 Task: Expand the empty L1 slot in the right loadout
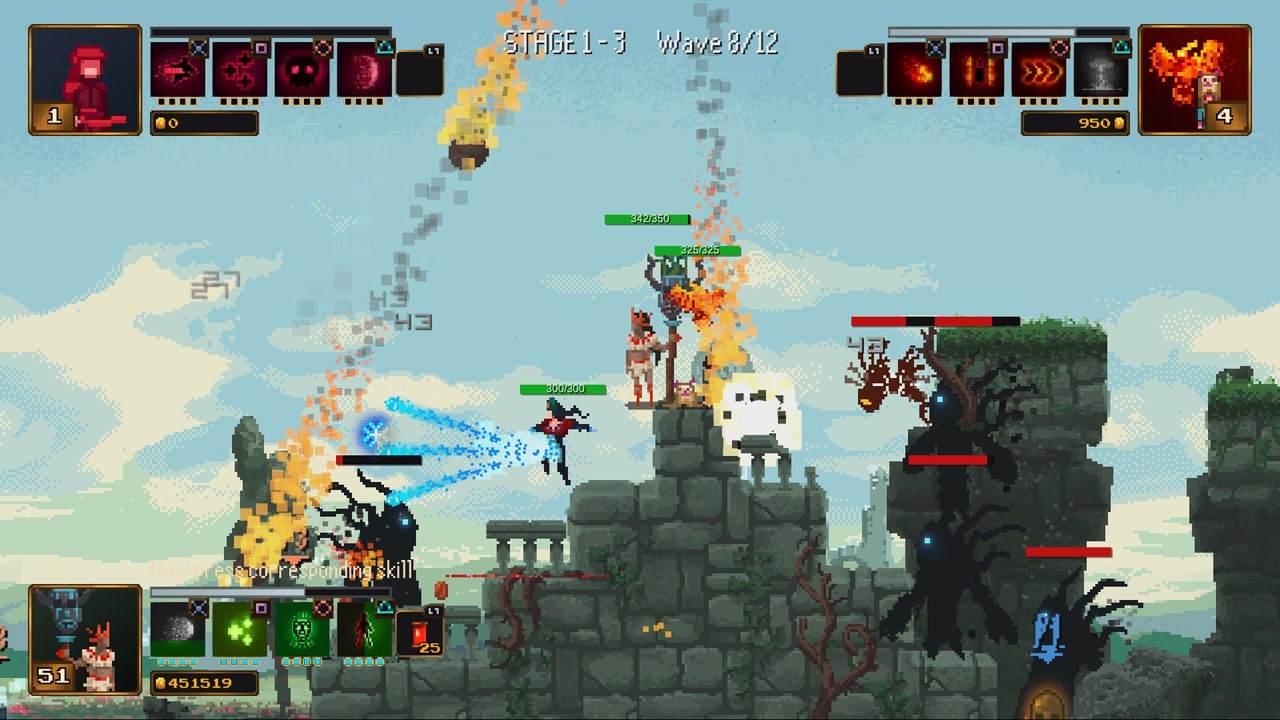(x=859, y=72)
